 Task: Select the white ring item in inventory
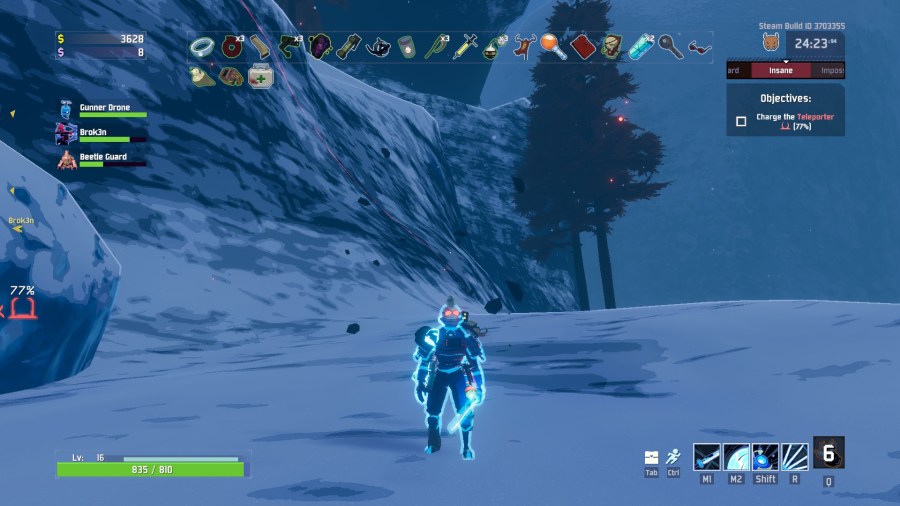pos(202,46)
